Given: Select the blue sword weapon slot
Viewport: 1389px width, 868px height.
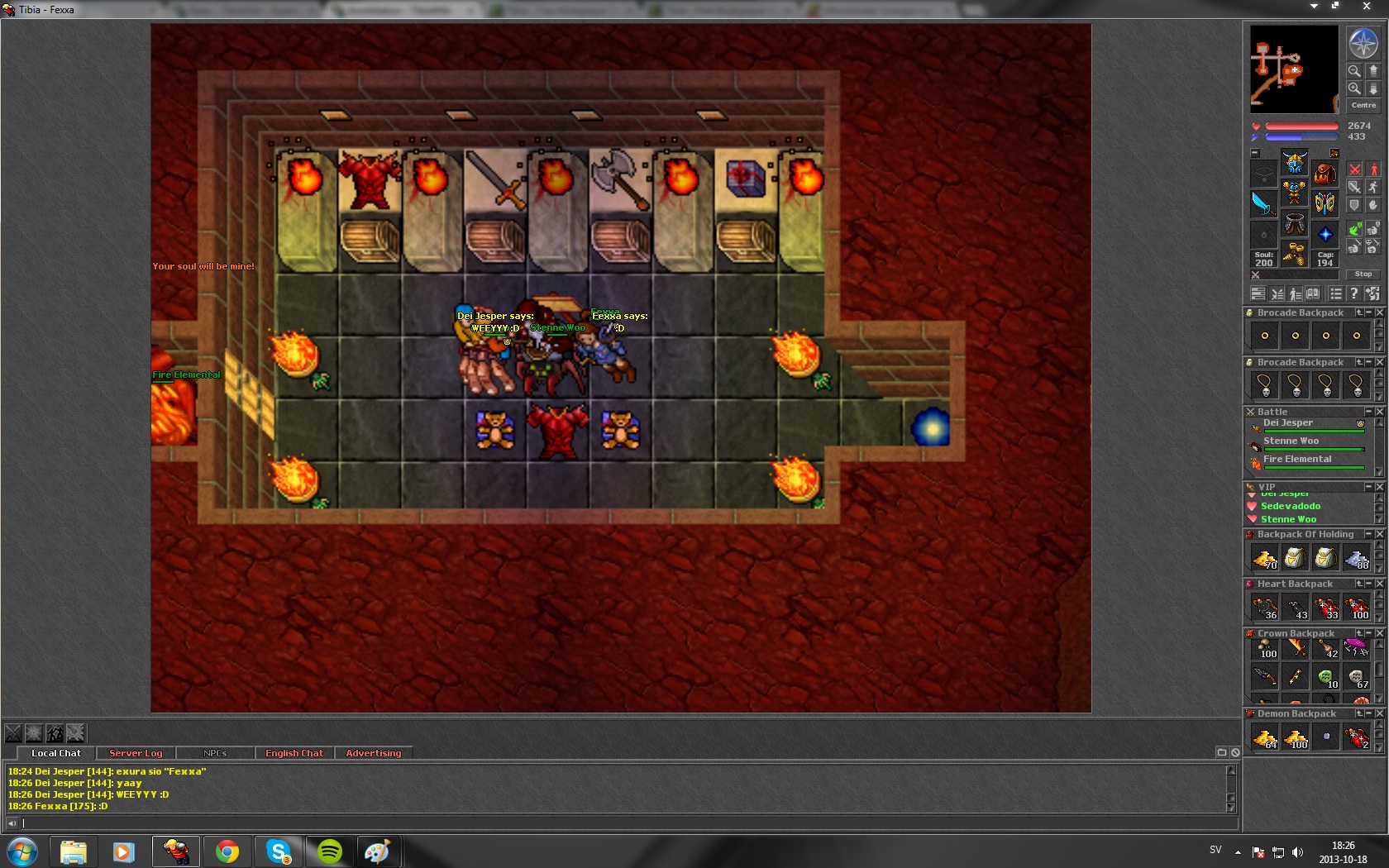Looking at the screenshot, I should point(1263,203).
